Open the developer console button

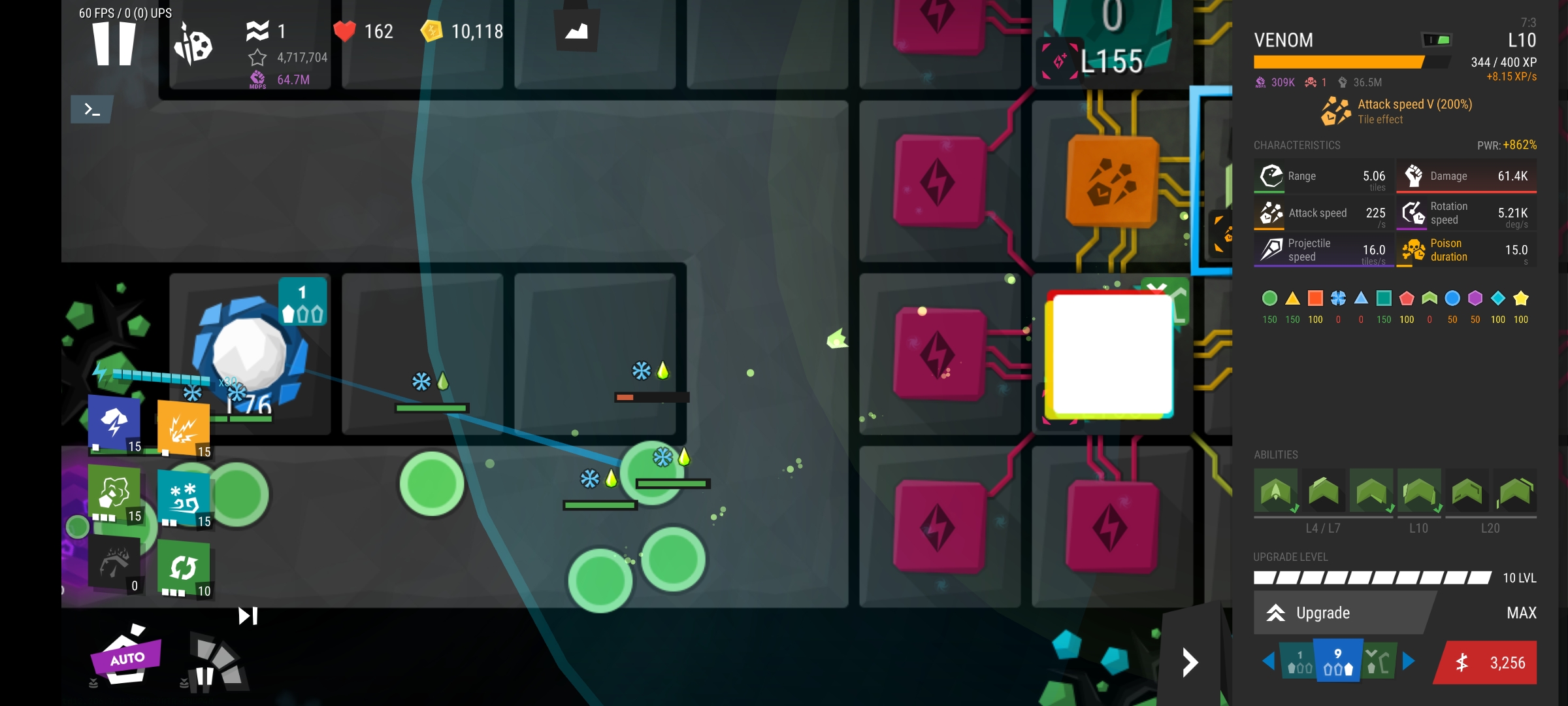click(x=92, y=109)
